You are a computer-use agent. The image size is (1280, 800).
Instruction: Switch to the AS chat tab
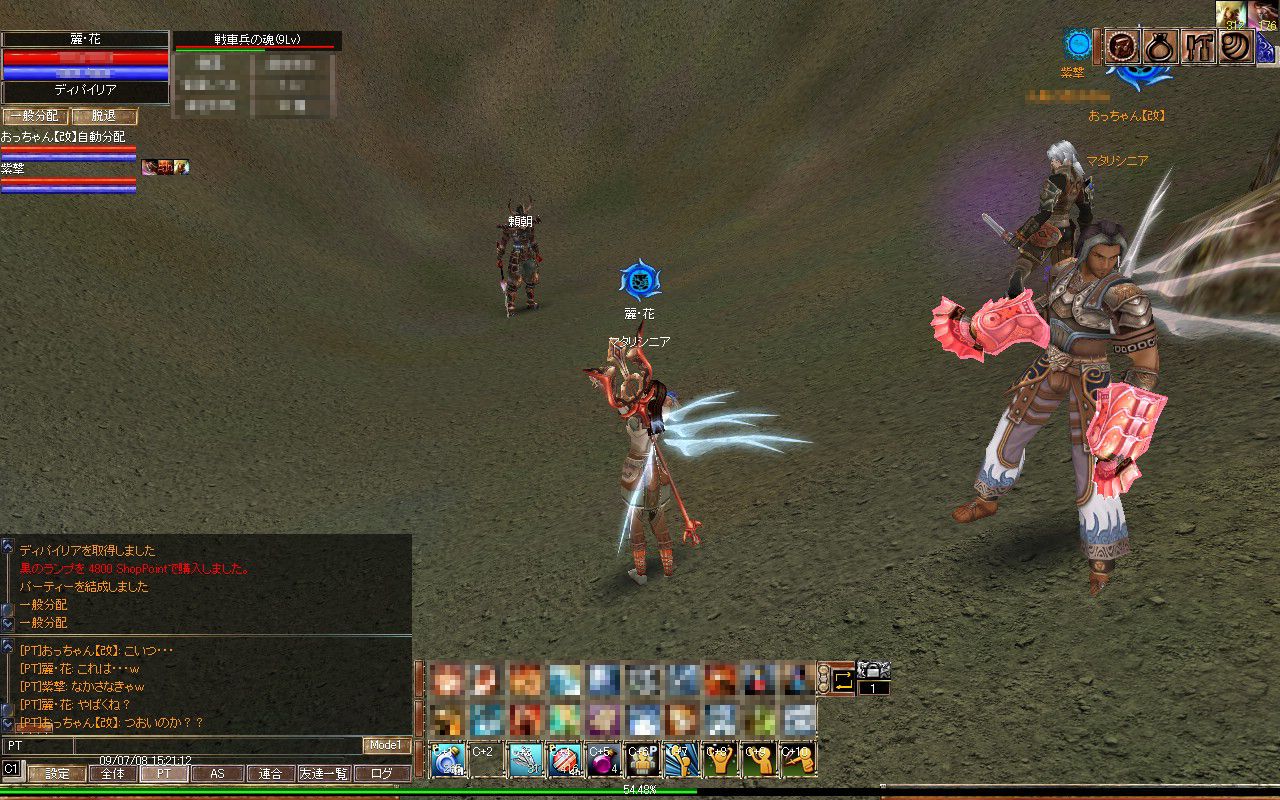coord(218,773)
